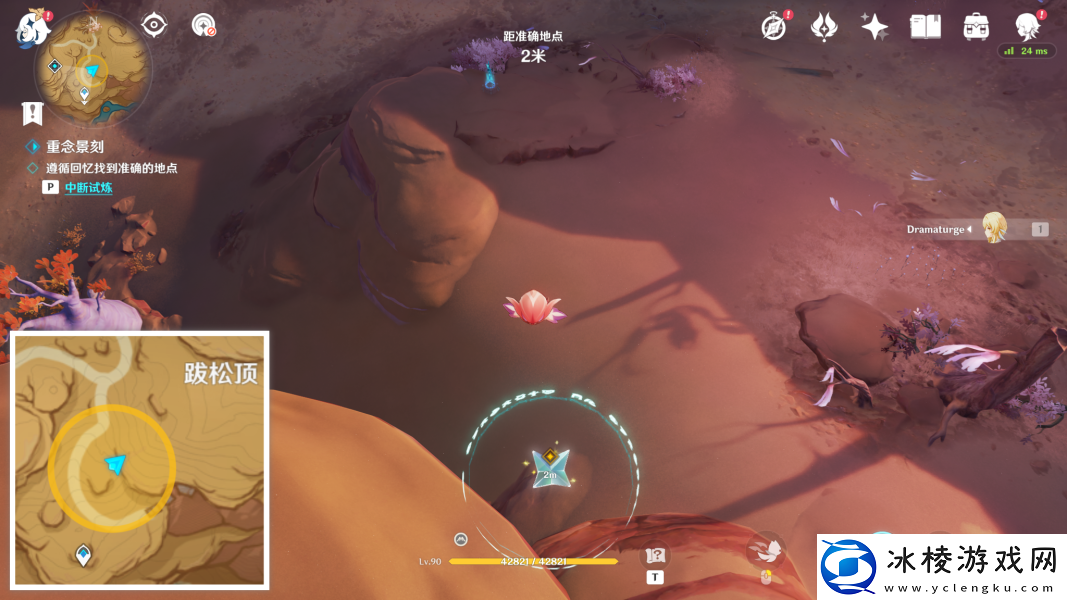
Task: Open the winged battle pass icon
Action: (x=824, y=27)
